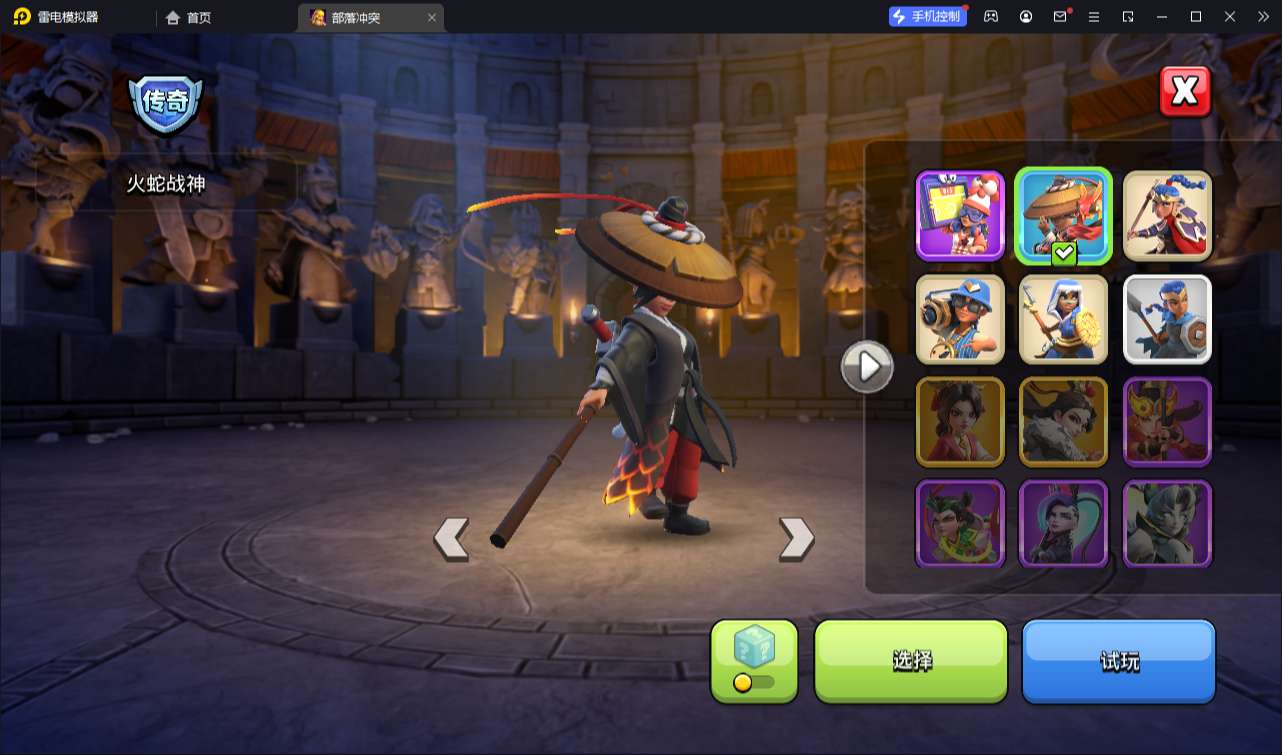Screen dimensions: 1282x755
Task: Pick the red-caped blue-braid skin thumbnail
Action: coord(1167,216)
